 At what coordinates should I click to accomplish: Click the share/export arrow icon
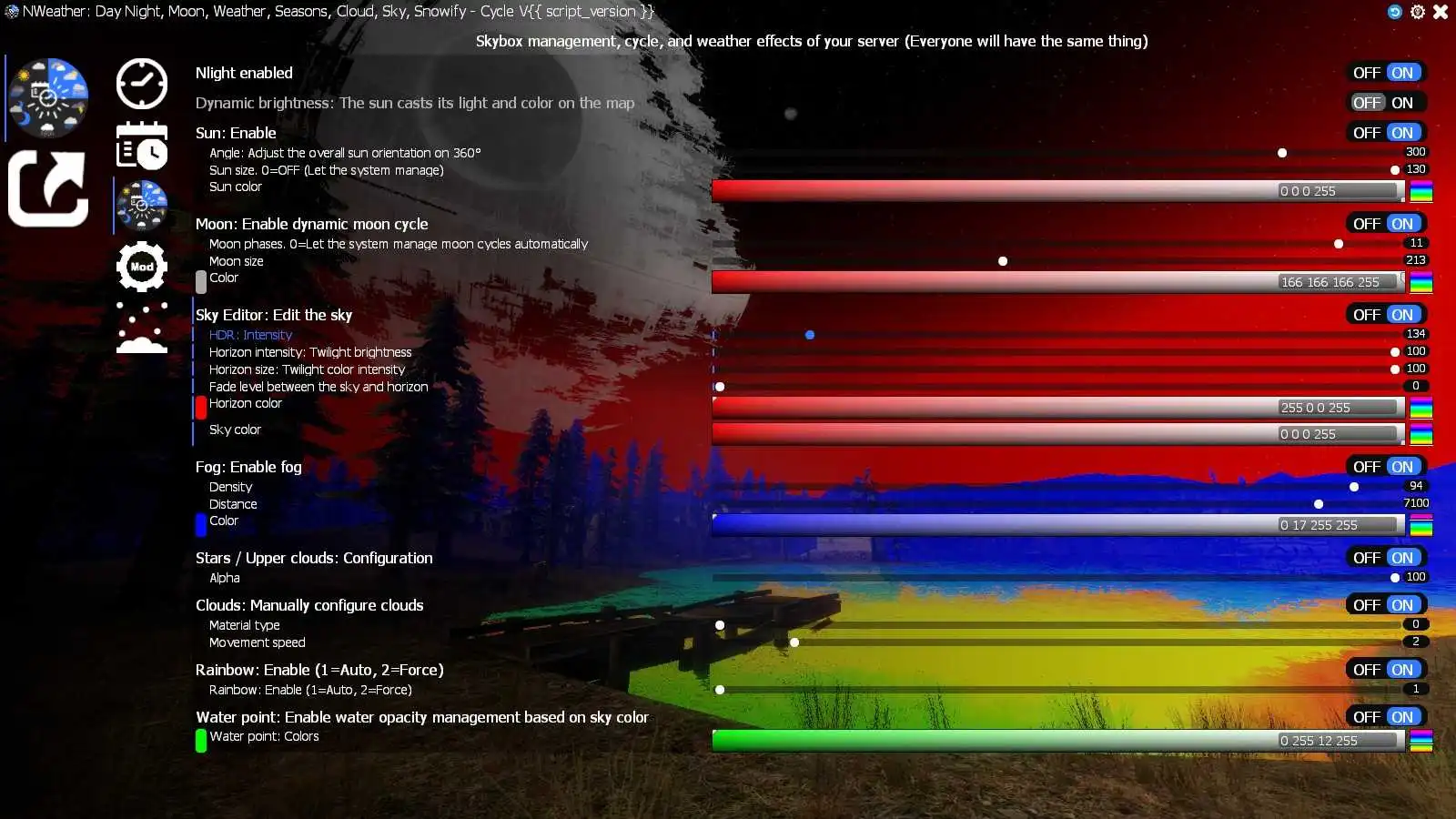pyautogui.click(x=47, y=191)
